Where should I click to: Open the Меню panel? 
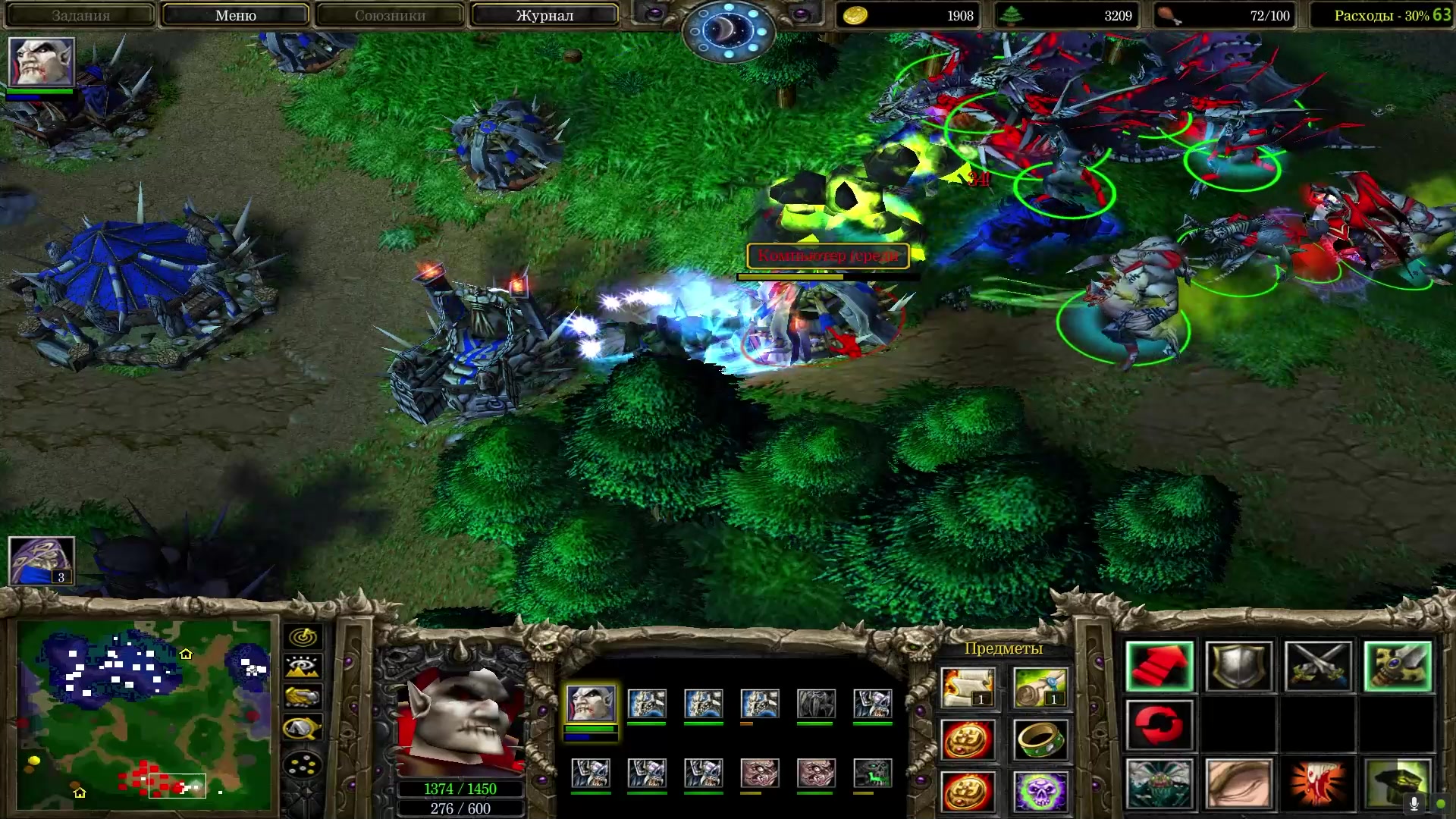pyautogui.click(x=237, y=15)
